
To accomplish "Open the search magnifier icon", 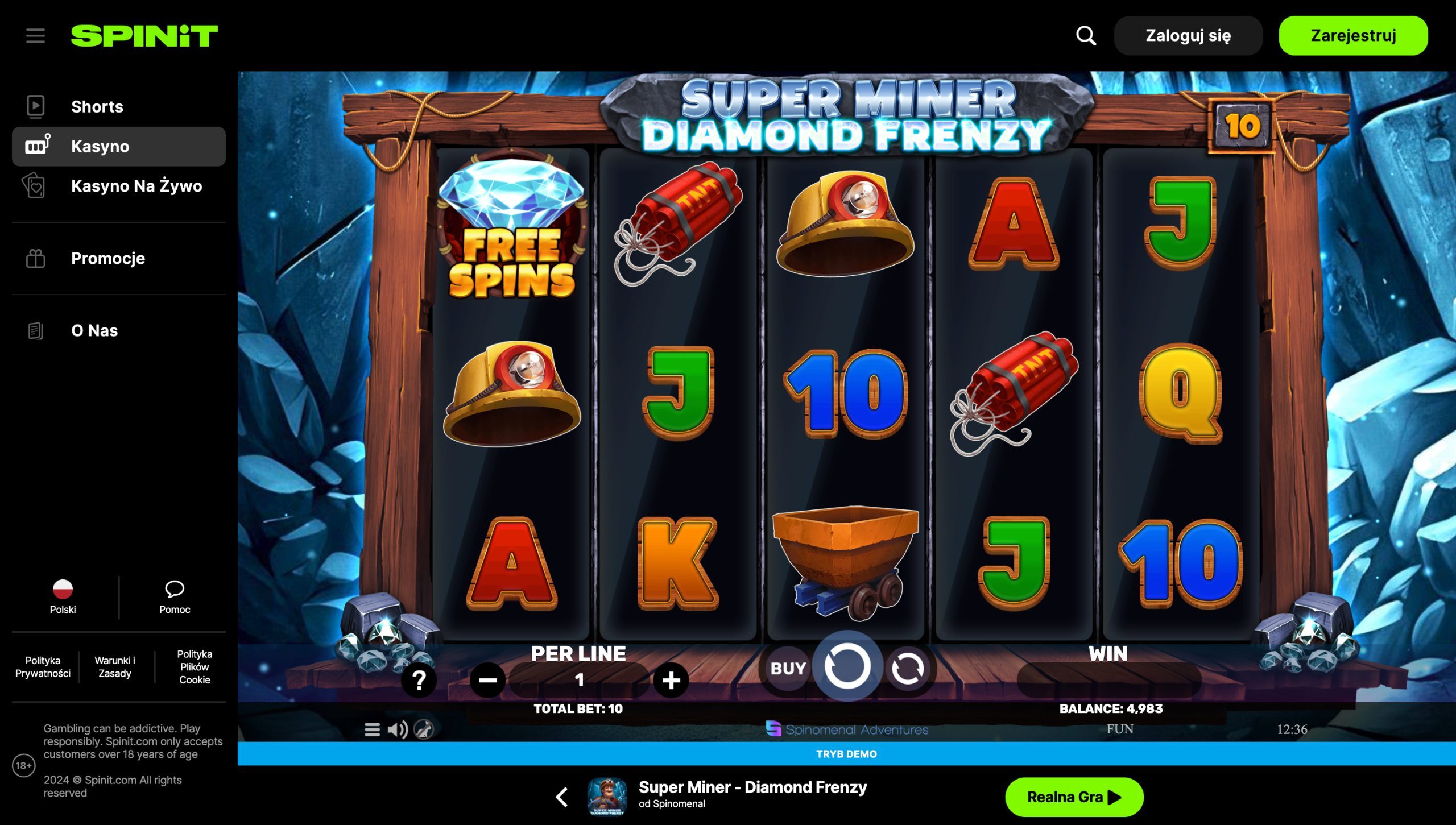I will [x=1085, y=35].
